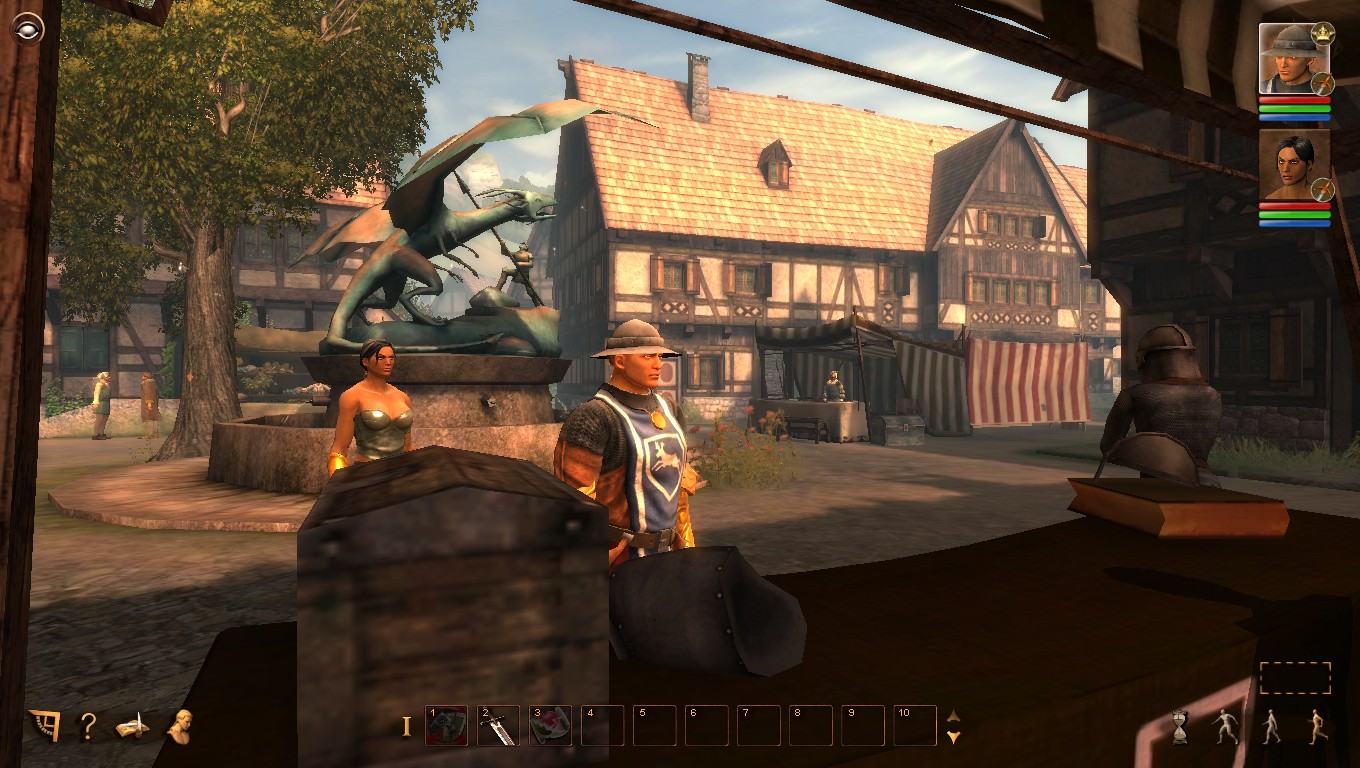Open the quest journal book icon
Viewport: 1360px width, 768px height.
(x=135, y=725)
